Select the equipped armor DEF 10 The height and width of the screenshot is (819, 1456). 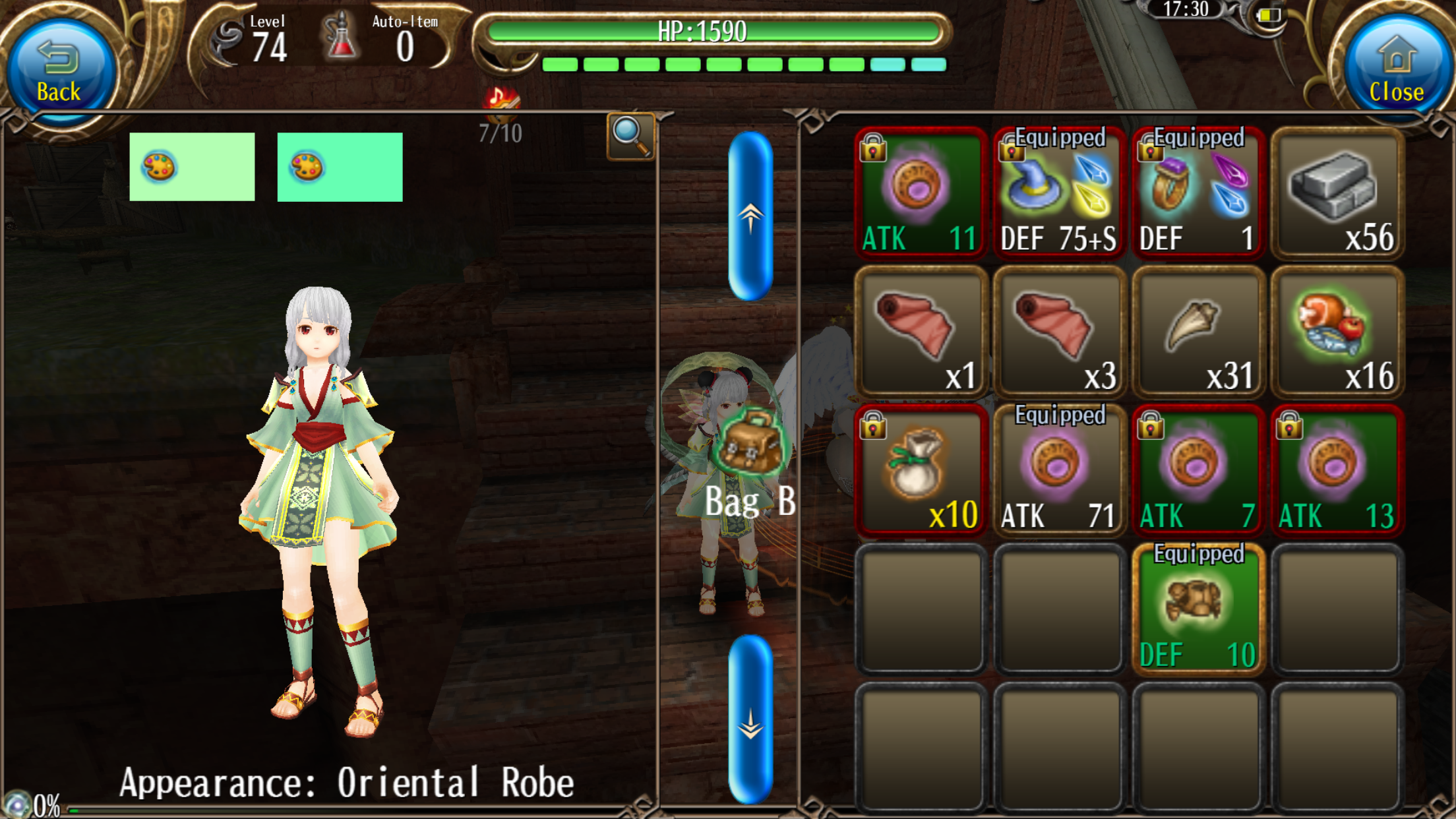pyautogui.click(x=1198, y=609)
